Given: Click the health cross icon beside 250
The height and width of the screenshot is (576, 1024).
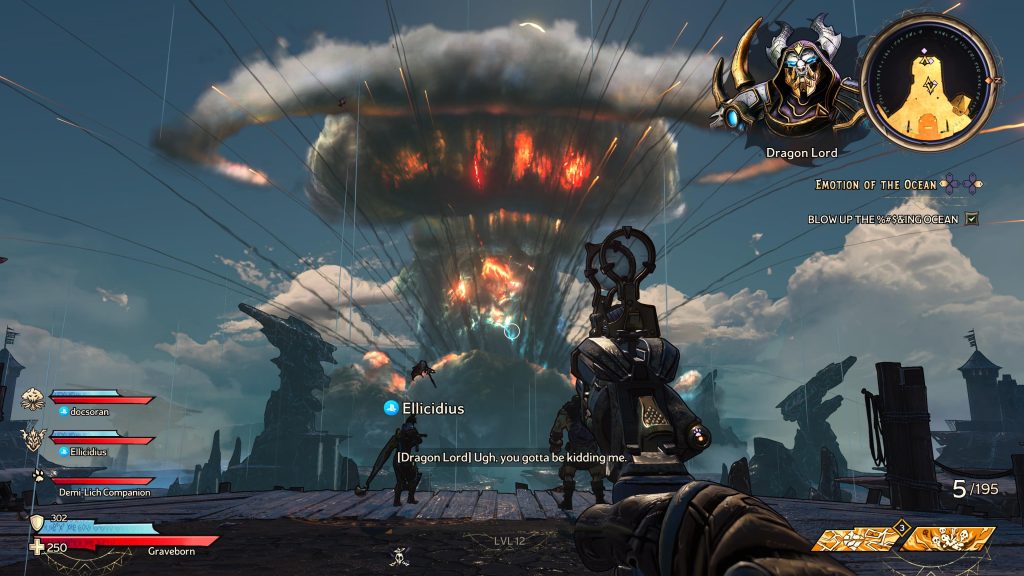Looking at the screenshot, I should click(x=37, y=547).
